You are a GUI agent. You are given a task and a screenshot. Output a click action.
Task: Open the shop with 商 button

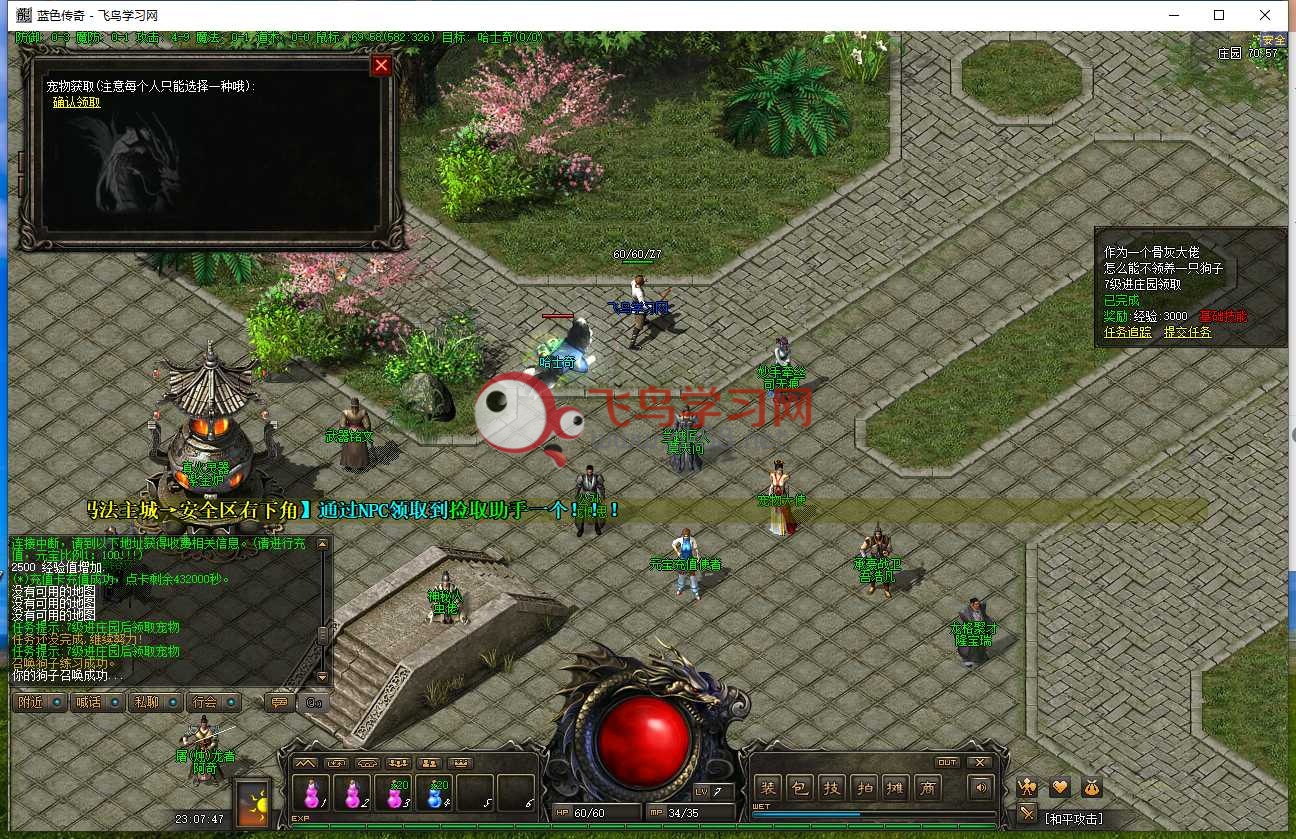(x=927, y=788)
